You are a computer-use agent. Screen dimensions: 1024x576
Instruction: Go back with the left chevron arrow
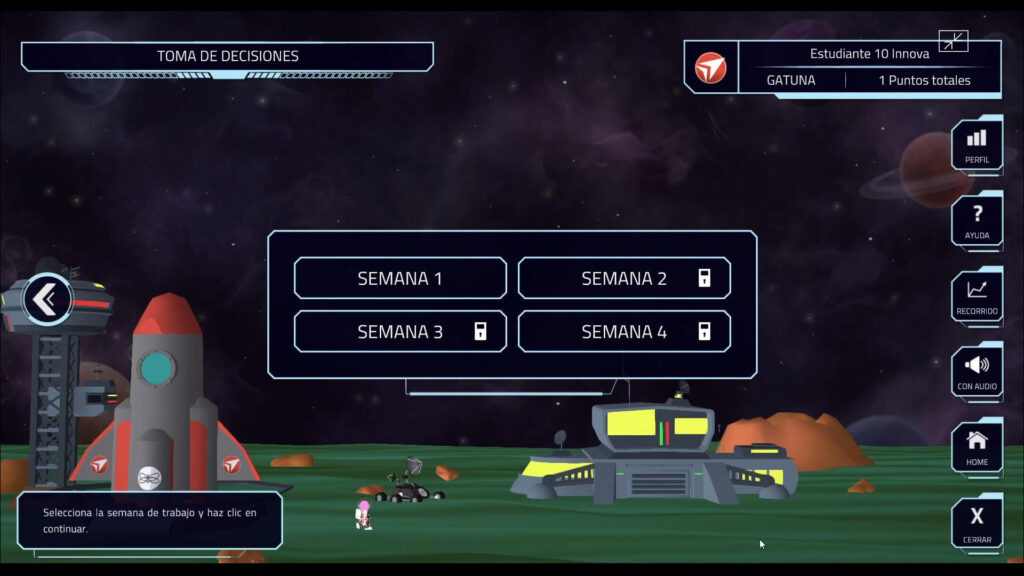[46, 299]
